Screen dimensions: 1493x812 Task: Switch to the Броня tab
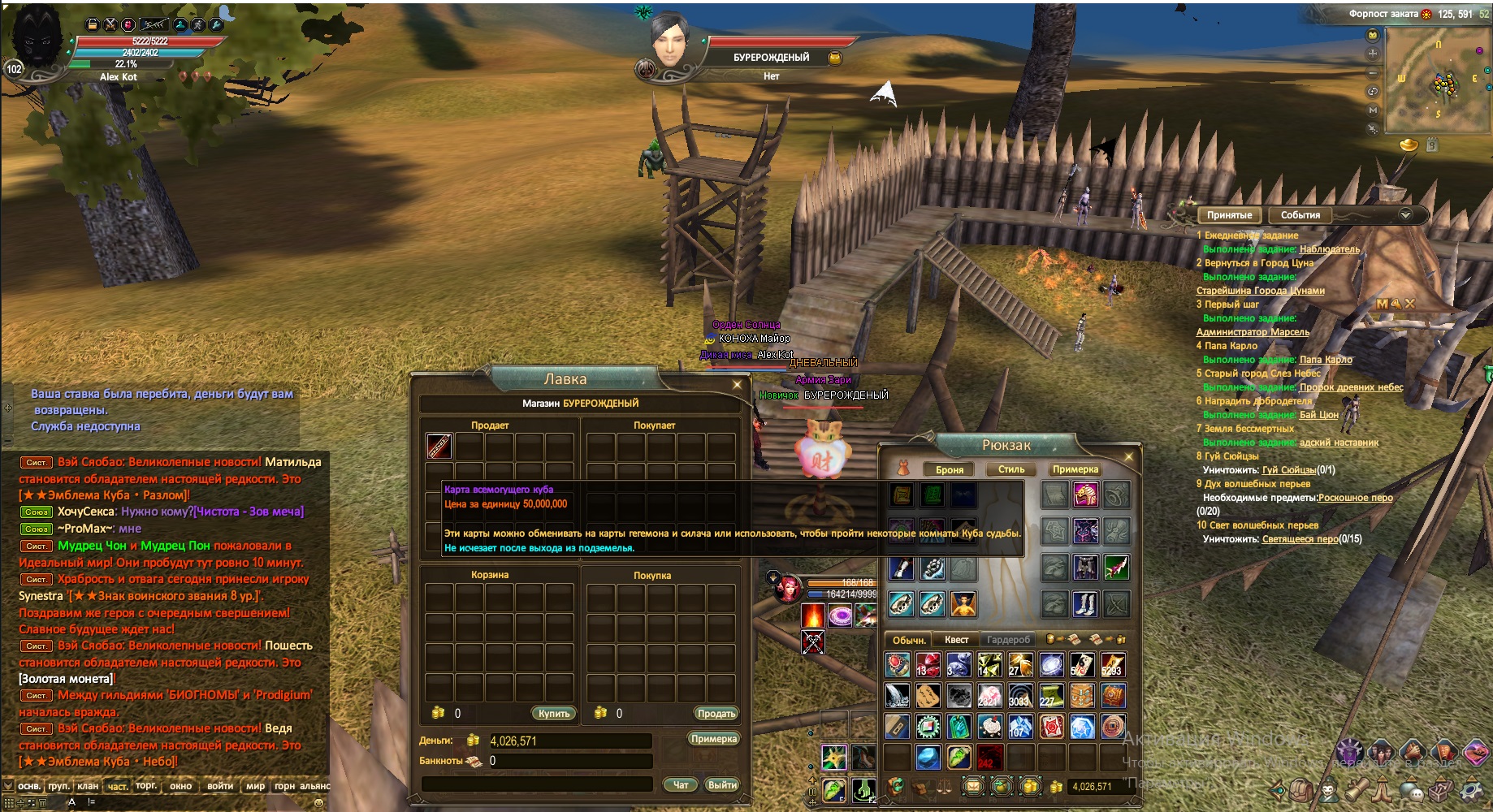pos(949,469)
